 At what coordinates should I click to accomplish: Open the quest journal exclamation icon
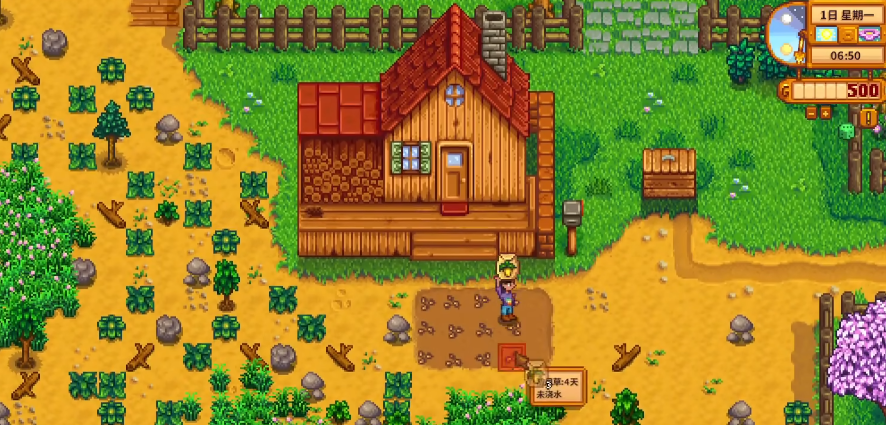pos(868,117)
